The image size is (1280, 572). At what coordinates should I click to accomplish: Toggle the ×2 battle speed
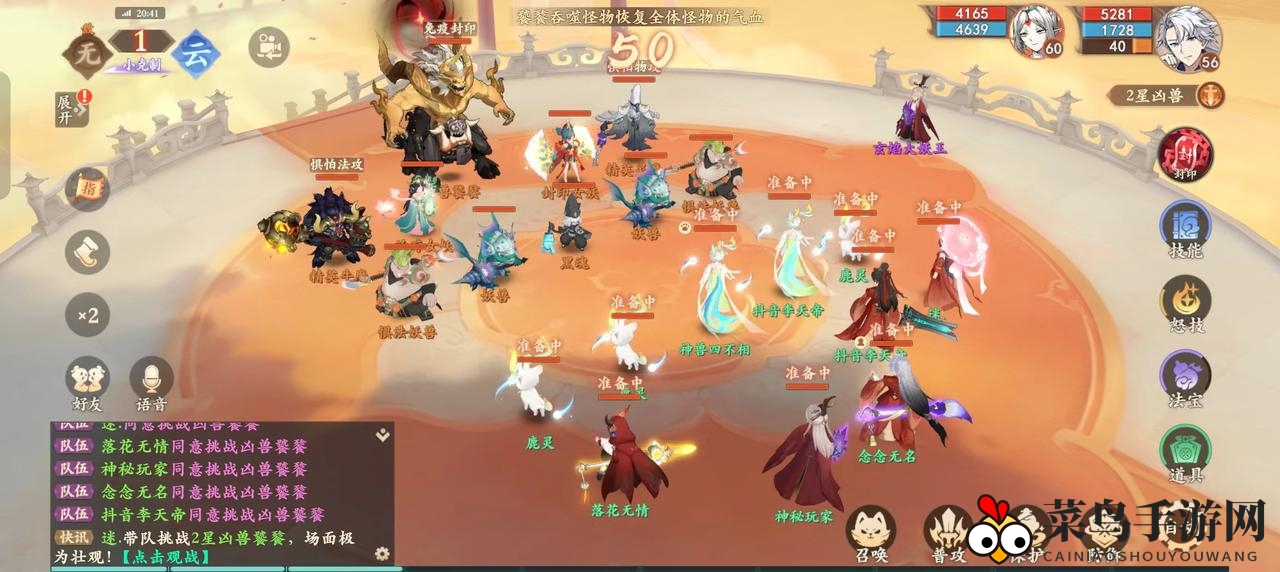tap(87, 316)
